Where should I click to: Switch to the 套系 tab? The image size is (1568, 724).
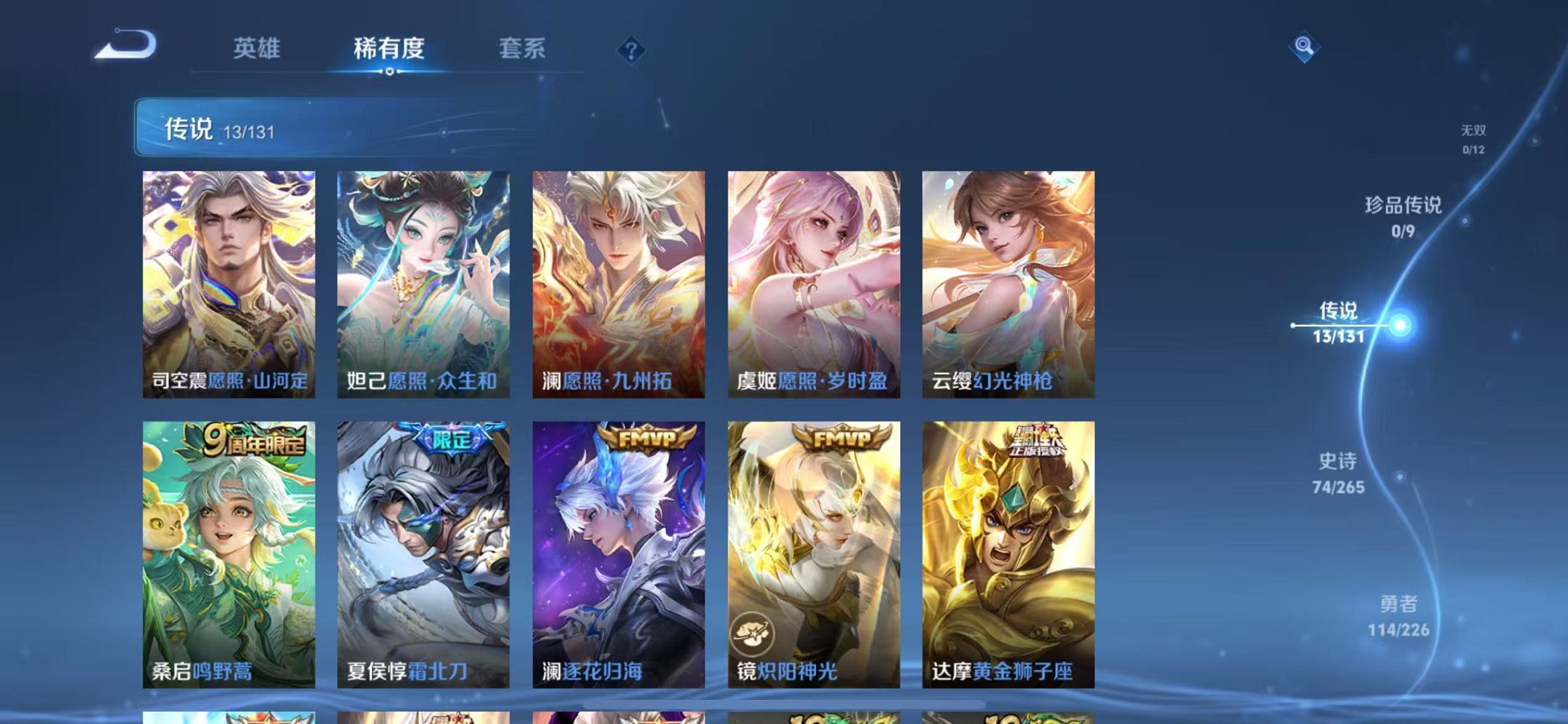pyautogui.click(x=522, y=48)
